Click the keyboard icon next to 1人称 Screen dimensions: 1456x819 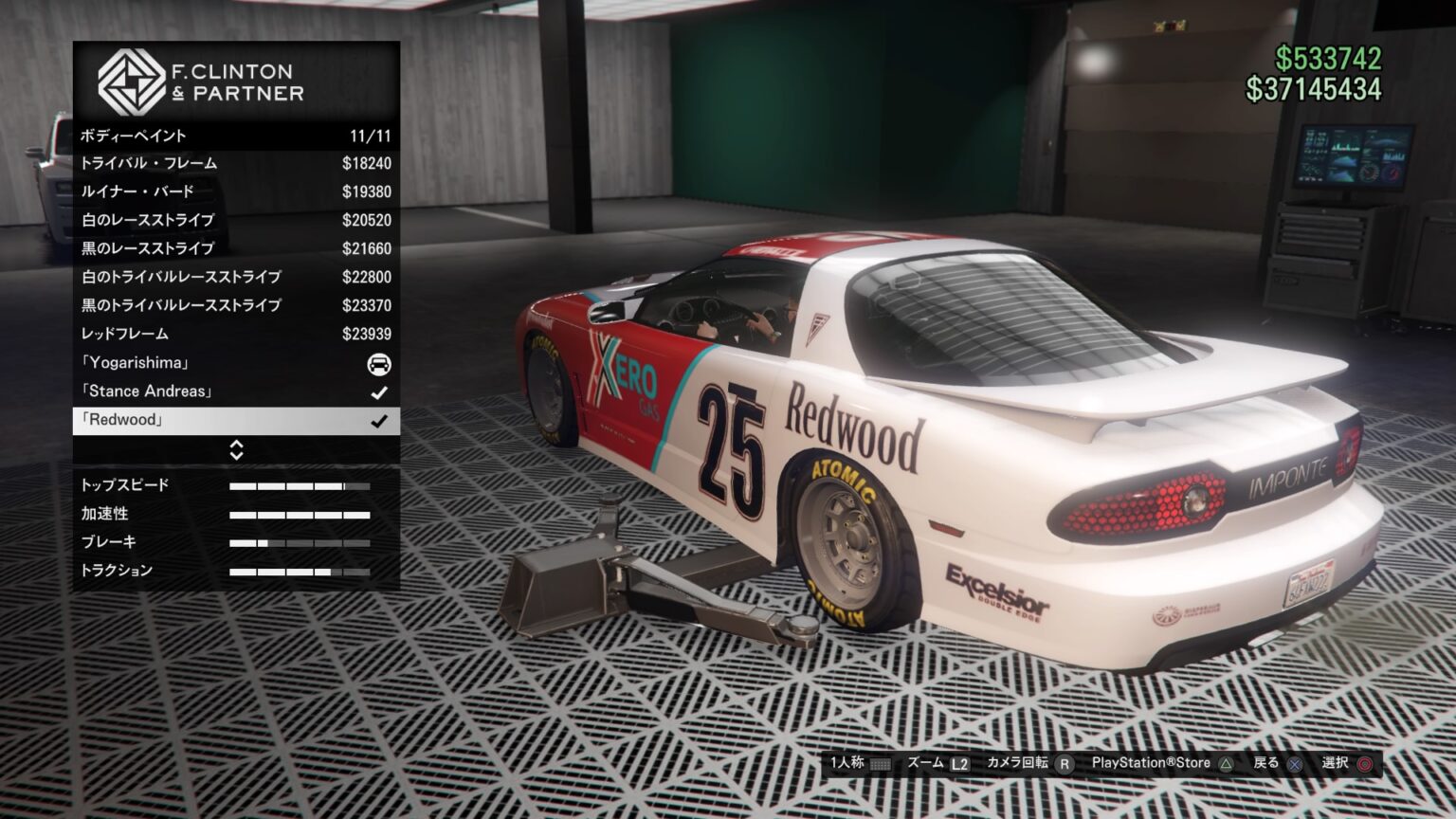click(x=880, y=762)
